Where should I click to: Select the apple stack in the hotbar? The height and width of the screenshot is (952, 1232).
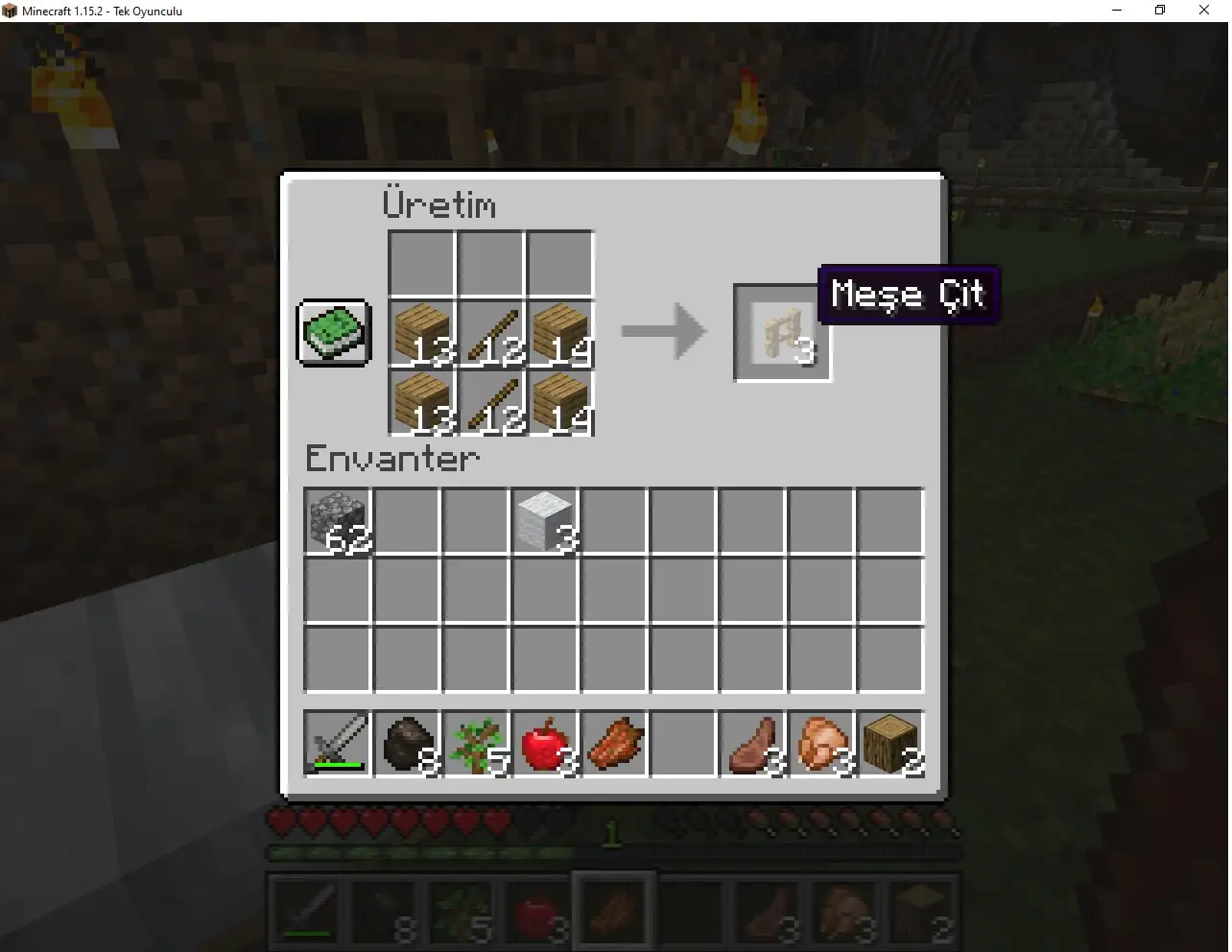pyautogui.click(x=544, y=744)
